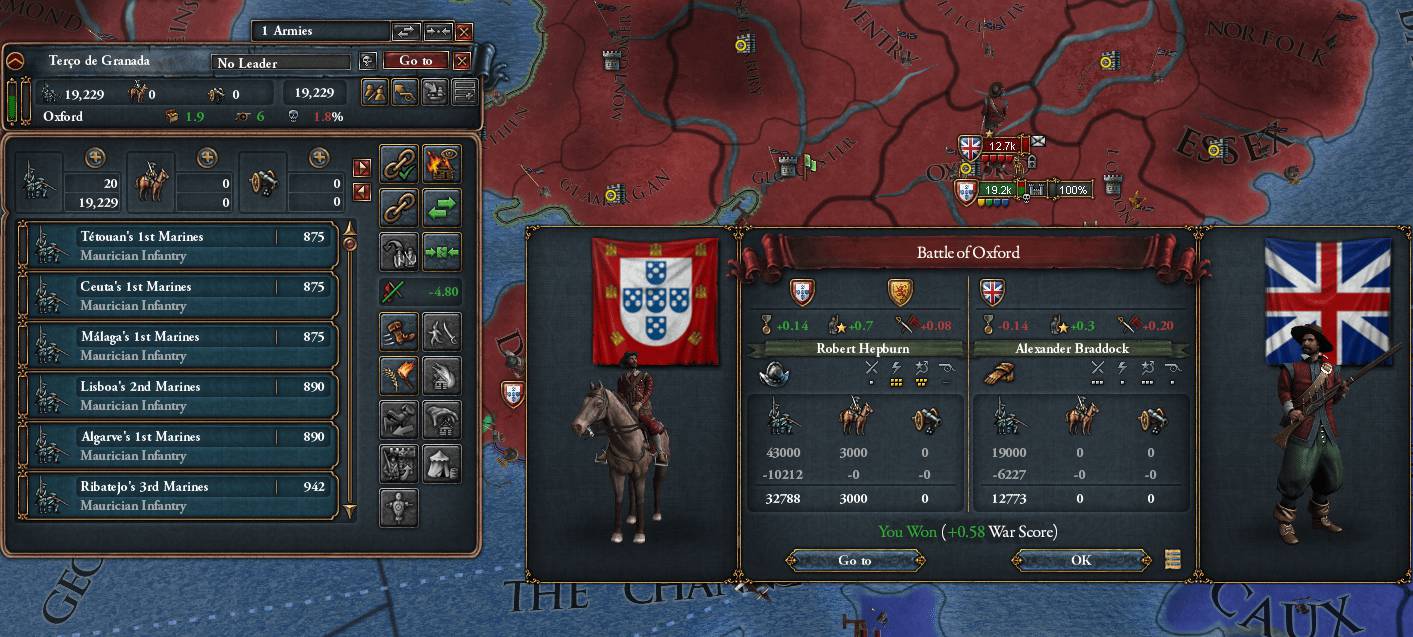
Task: Close the 1 Armies selection bar
Action: point(464,32)
